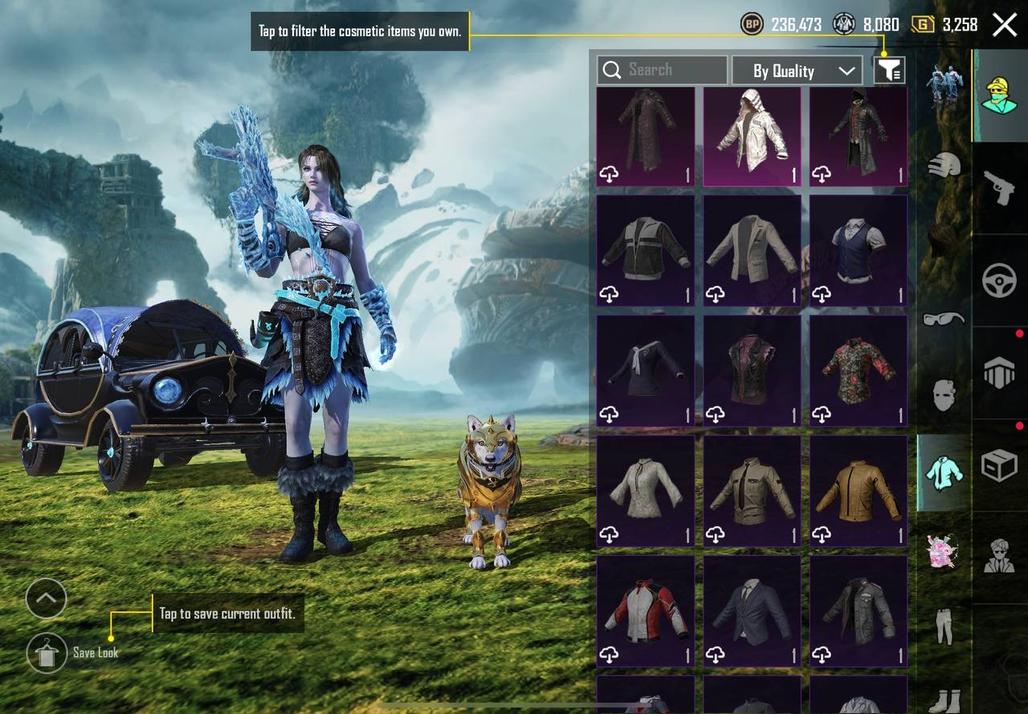The width and height of the screenshot is (1028, 714).
Task: Expand the up-arrow circle button
Action: [x=46, y=599]
